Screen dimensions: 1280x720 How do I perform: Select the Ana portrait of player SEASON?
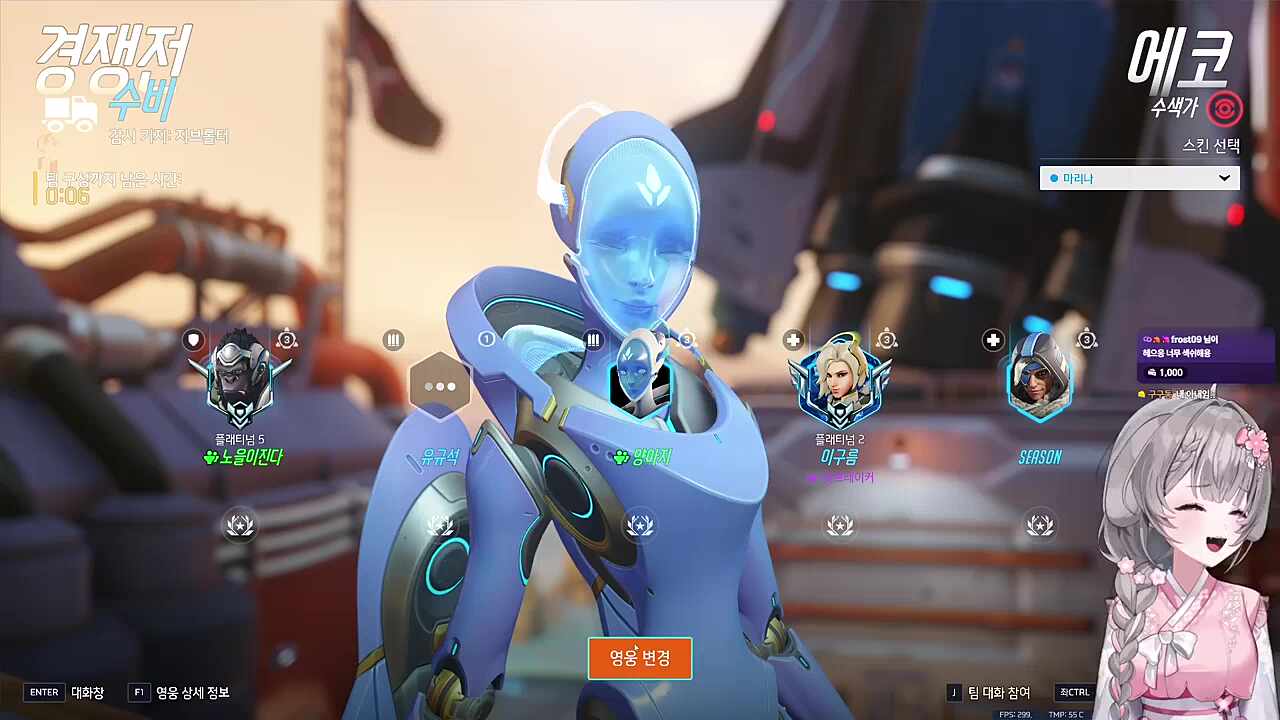pos(1039,380)
